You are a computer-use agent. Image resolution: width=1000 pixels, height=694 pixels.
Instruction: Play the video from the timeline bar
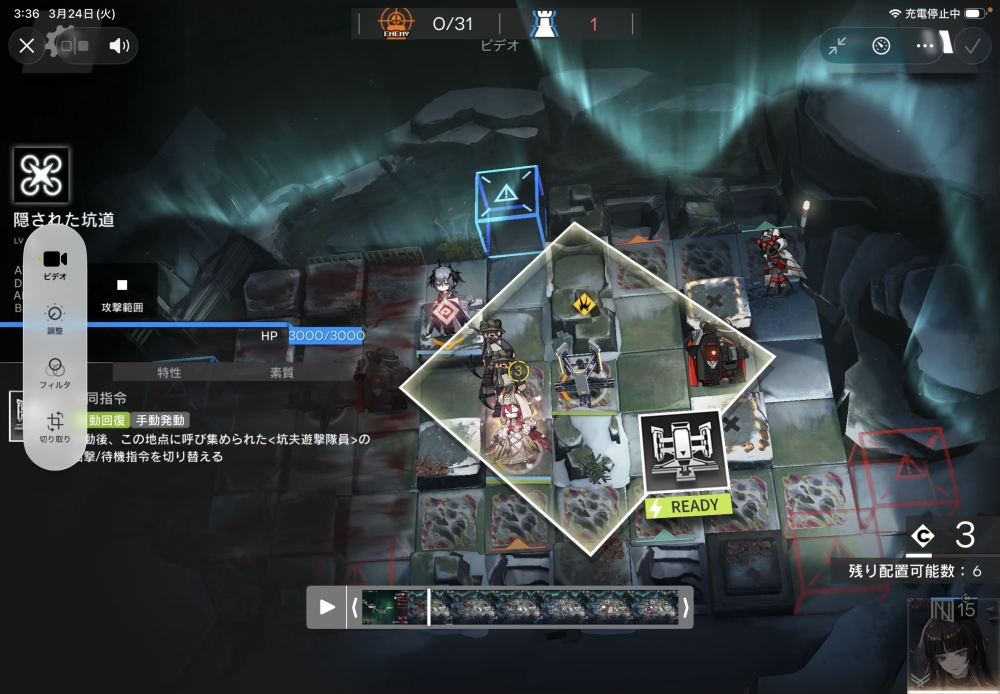[327, 606]
